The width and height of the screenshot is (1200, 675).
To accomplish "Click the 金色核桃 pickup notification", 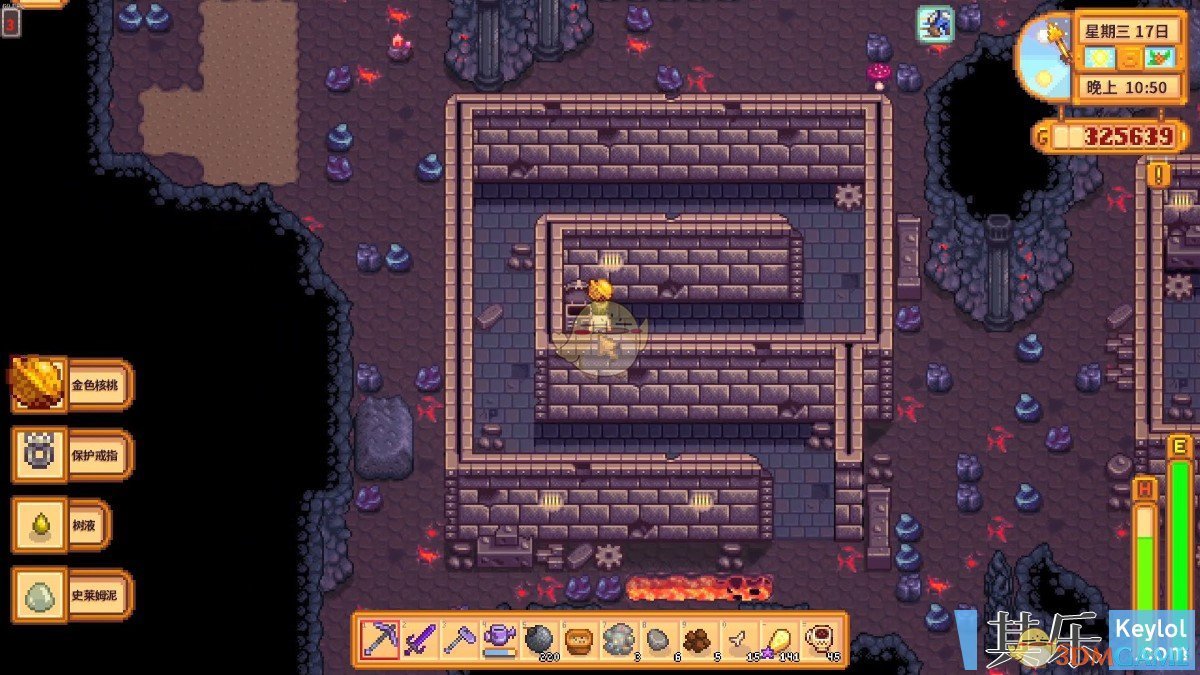I will click(72, 385).
